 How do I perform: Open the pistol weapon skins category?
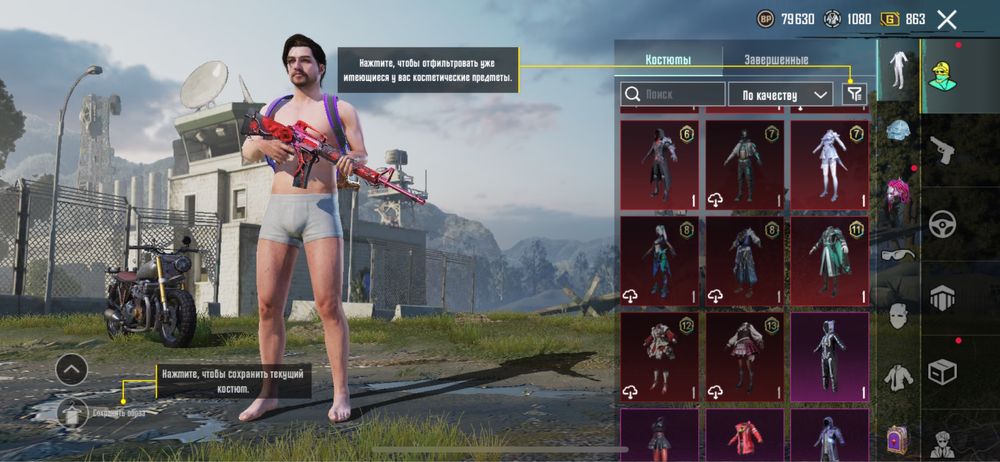[x=944, y=150]
